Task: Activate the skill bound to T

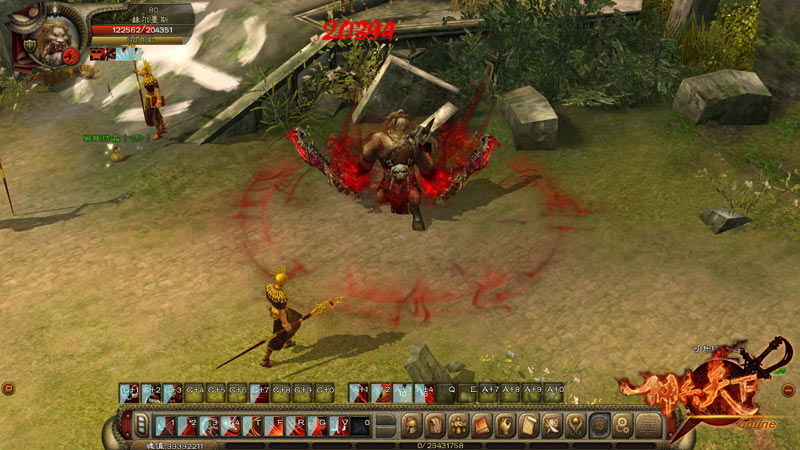Action: 252,425
